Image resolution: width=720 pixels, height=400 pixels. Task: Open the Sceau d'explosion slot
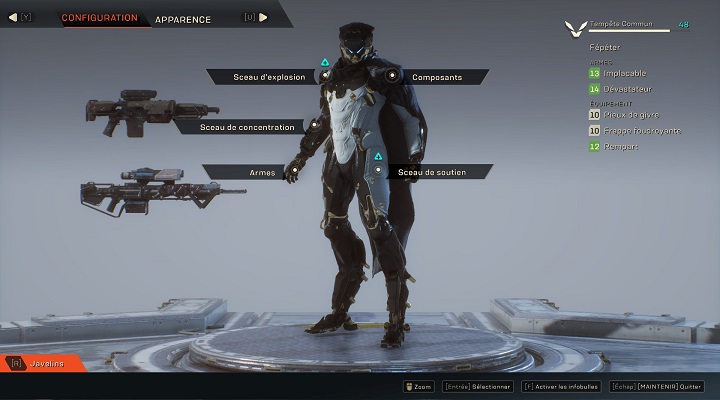click(269, 77)
